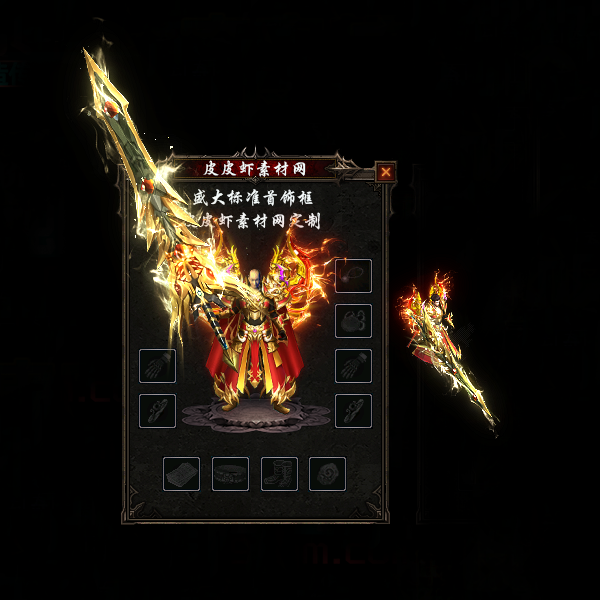Image resolution: width=600 pixels, height=600 pixels.
Task: Select the necklace equipment slot
Action: (x=353, y=276)
